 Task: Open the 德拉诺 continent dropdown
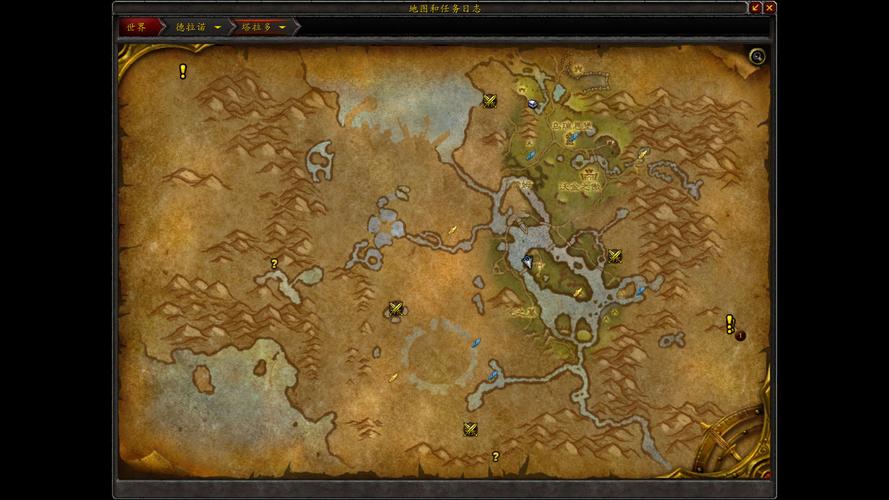[218, 27]
